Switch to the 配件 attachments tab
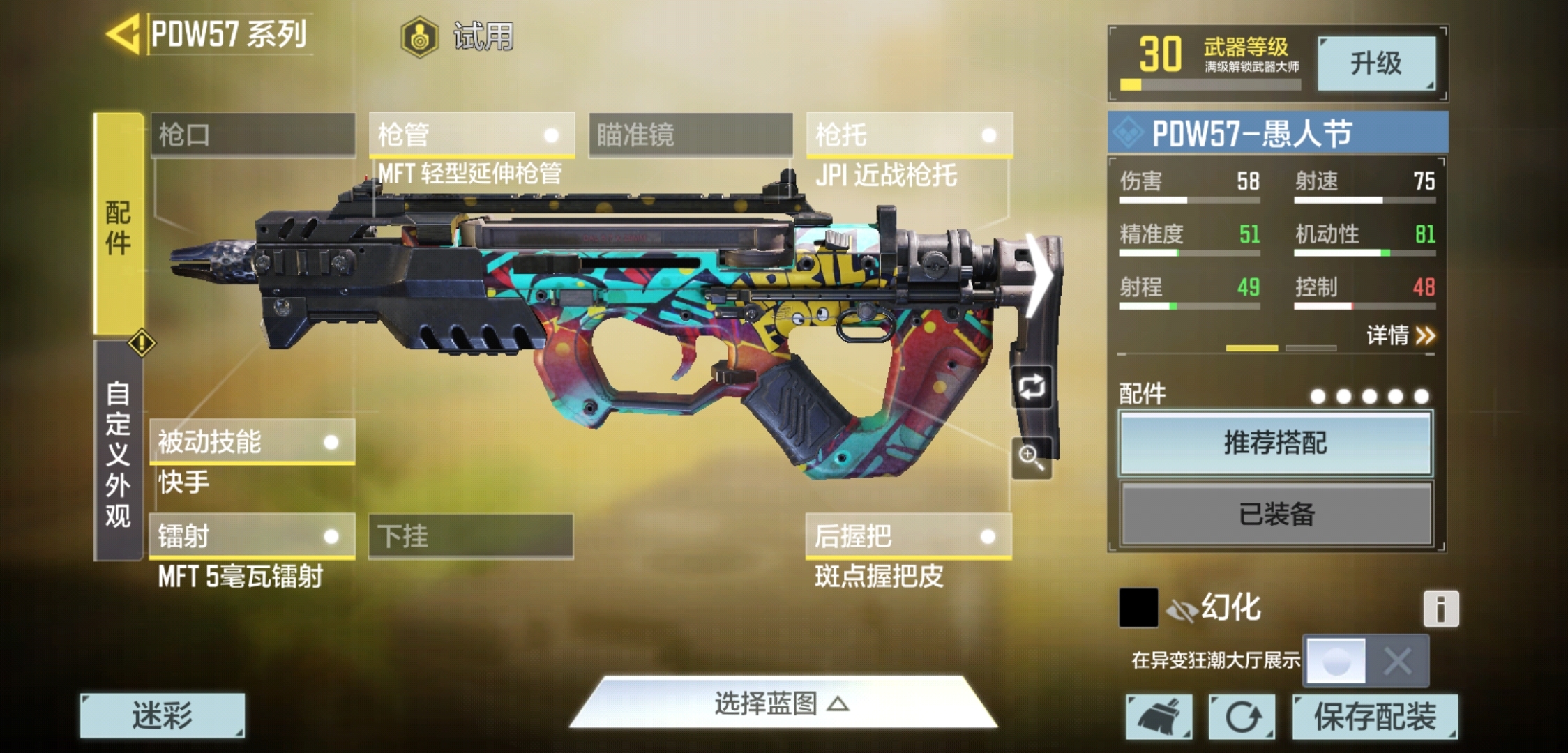Image resolution: width=1568 pixels, height=753 pixels. tap(119, 227)
